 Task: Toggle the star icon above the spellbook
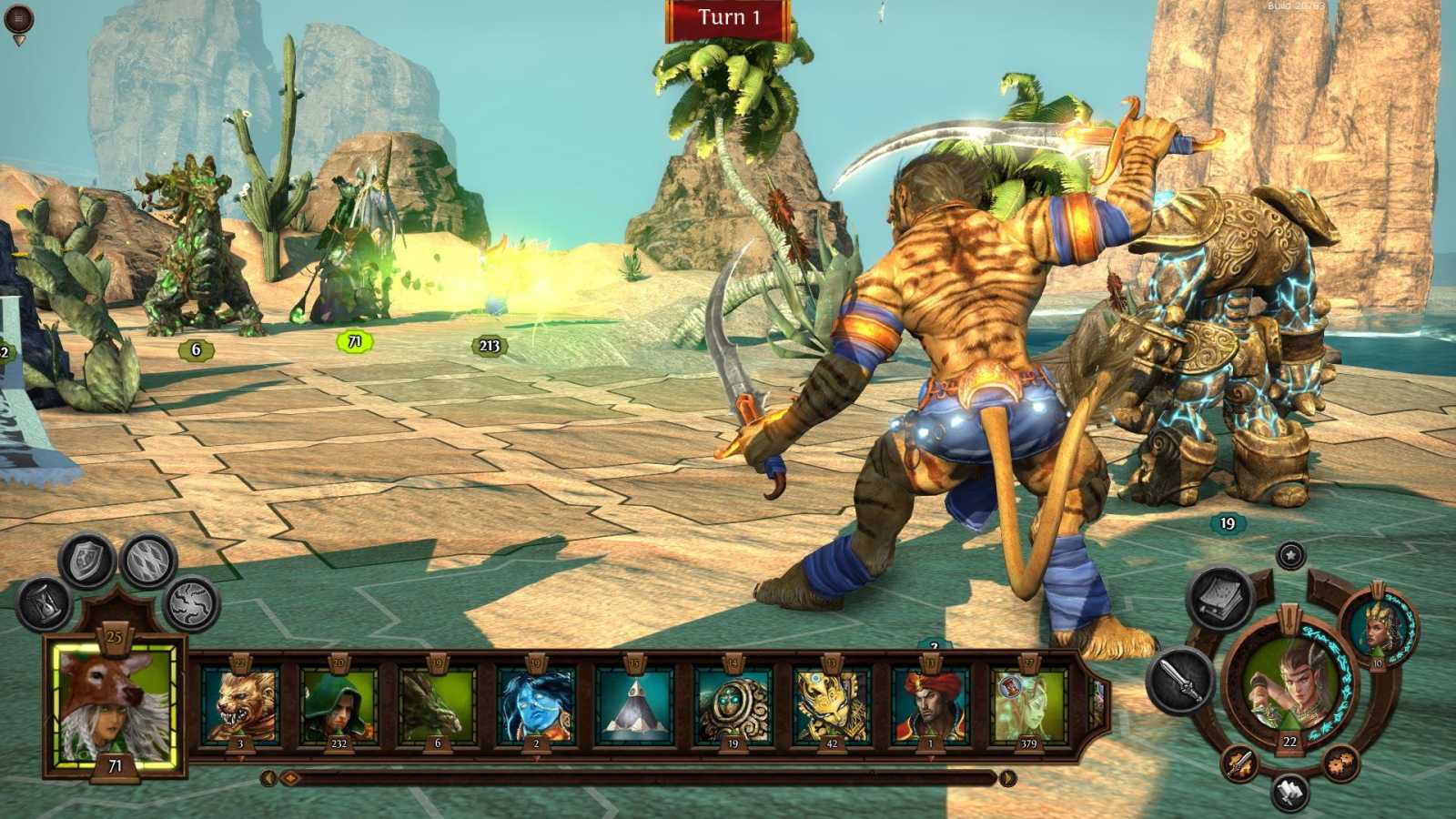point(1291,554)
